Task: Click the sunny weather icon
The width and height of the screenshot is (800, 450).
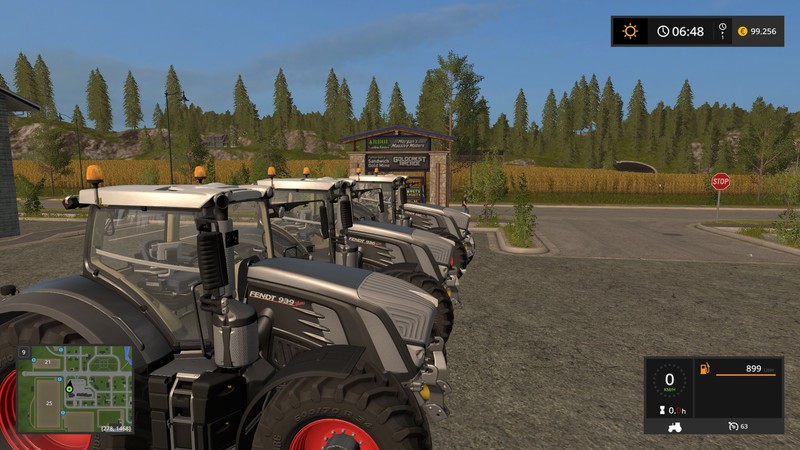Action: pos(629,31)
